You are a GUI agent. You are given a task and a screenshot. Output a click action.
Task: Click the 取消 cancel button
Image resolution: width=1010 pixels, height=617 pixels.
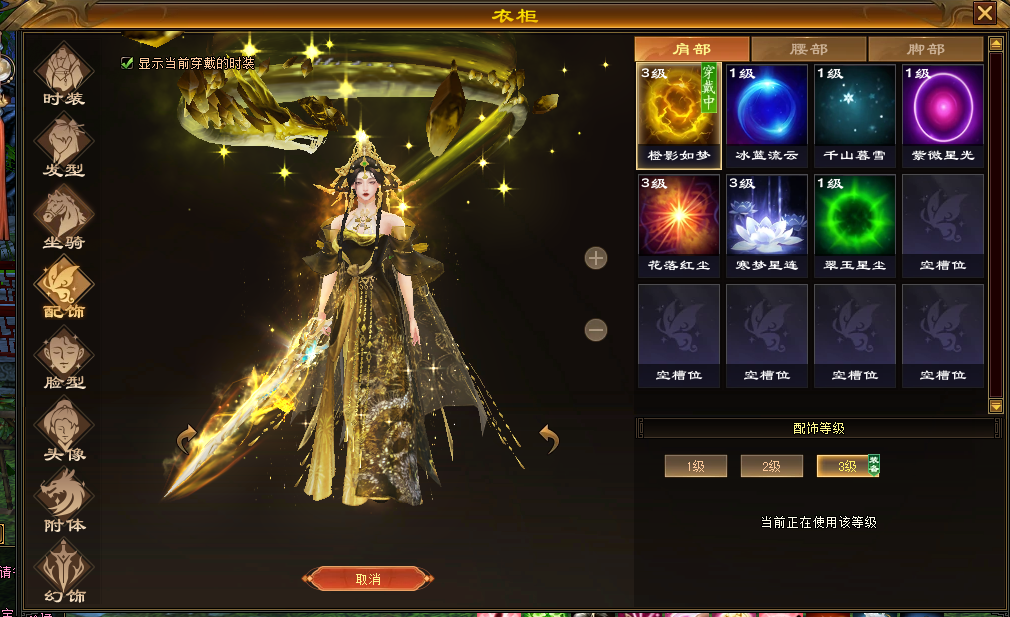point(368,579)
